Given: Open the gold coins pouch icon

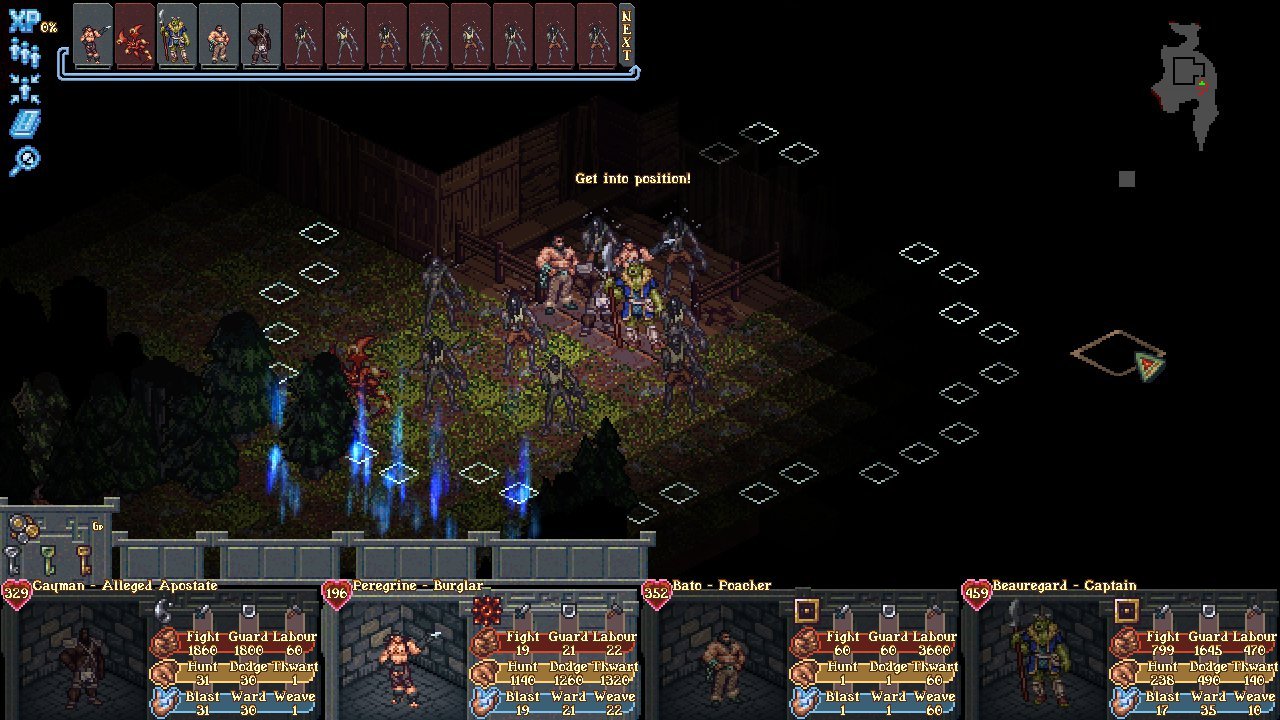Looking at the screenshot, I should [x=26, y=528].
